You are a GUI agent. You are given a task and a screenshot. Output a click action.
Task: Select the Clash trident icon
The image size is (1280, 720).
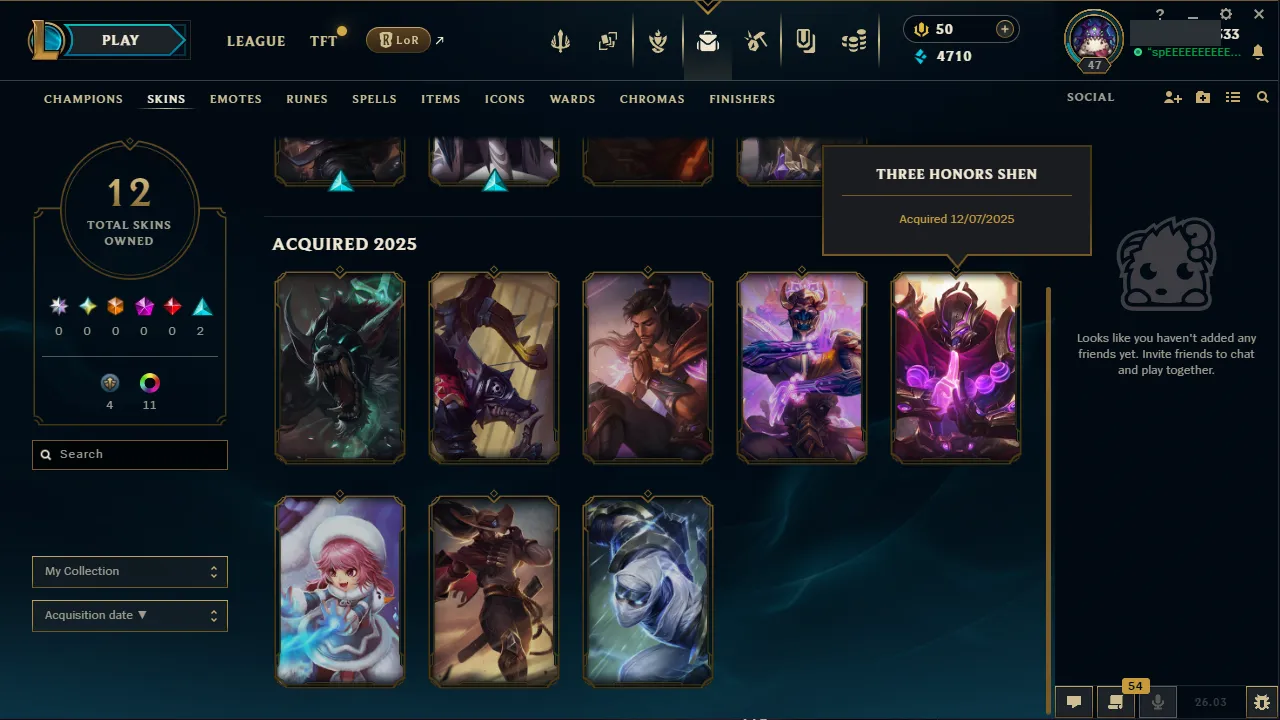point(560,41)
